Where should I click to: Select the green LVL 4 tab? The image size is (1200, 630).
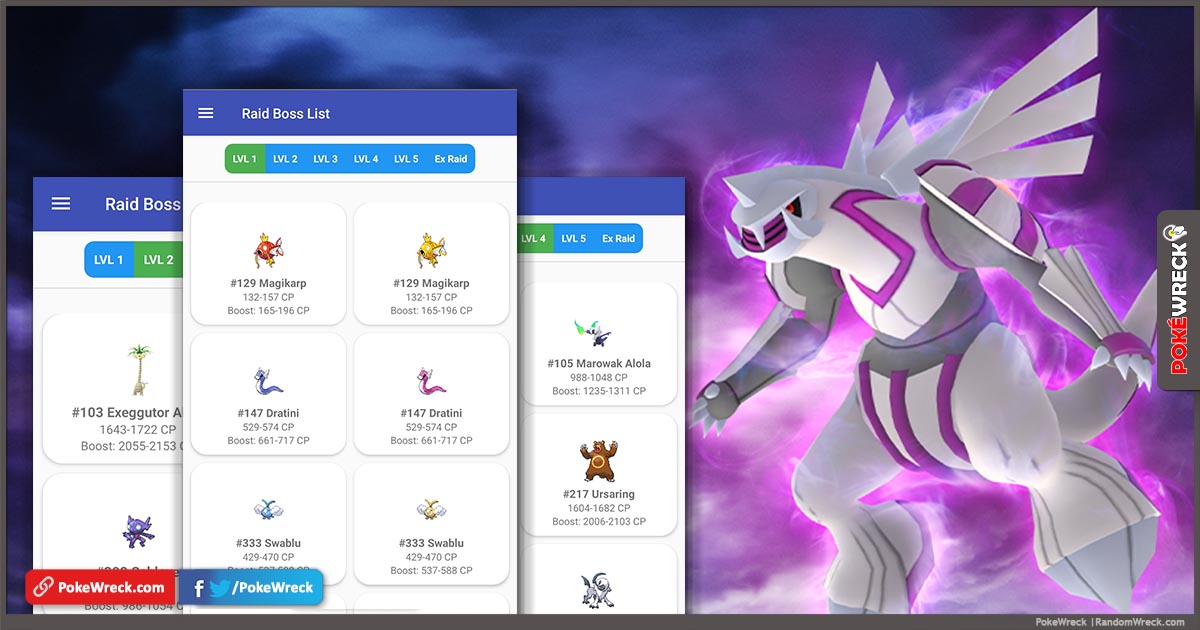(534, 239)
